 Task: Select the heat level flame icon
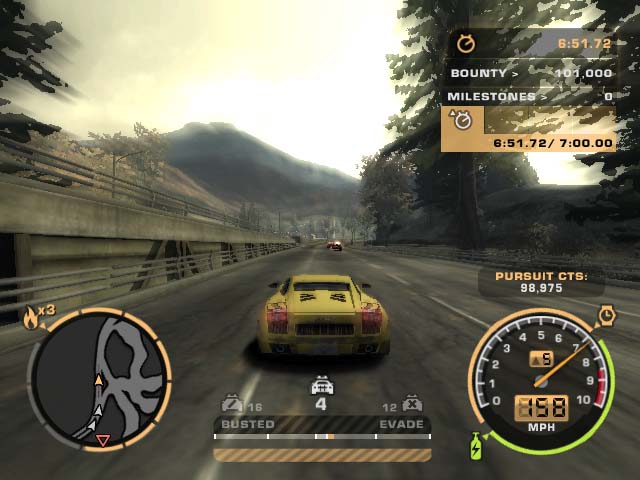coord(31,318)
